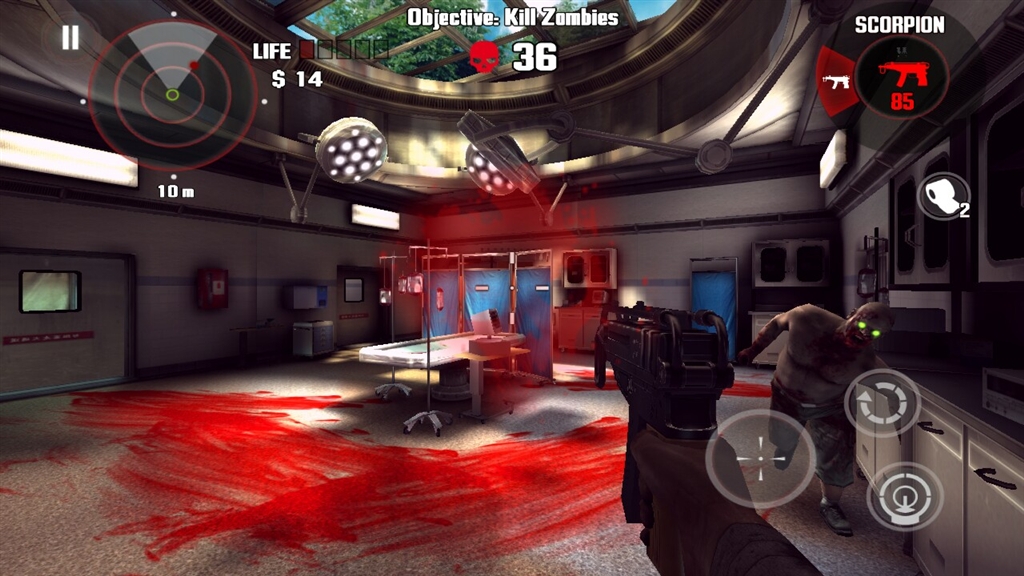Fire using the crosshair button
The image size is (1024, 576).
pos(759,458)
